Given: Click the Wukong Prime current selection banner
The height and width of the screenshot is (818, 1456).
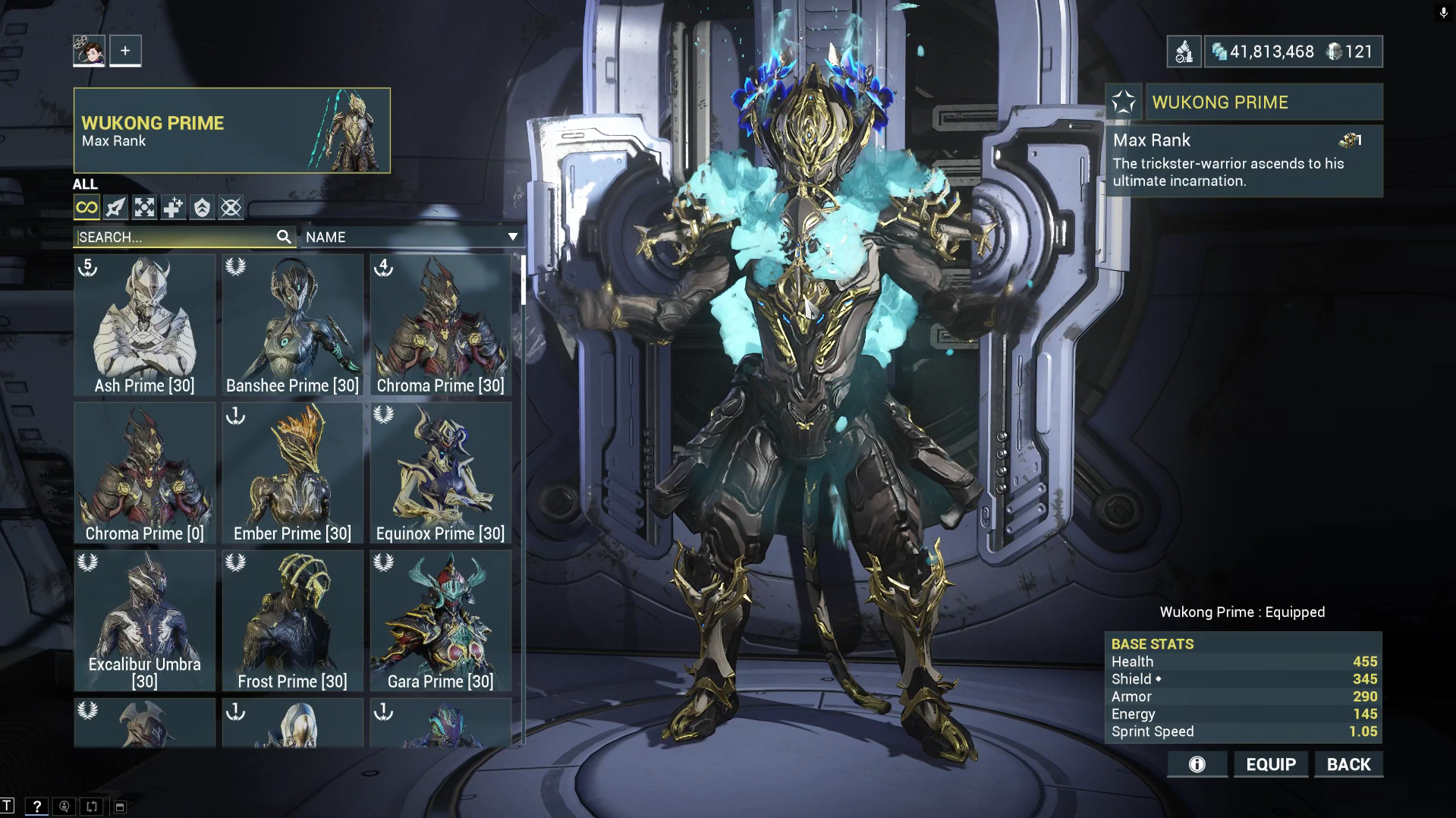Looking at the screenshot, I should tap(231, 131).
